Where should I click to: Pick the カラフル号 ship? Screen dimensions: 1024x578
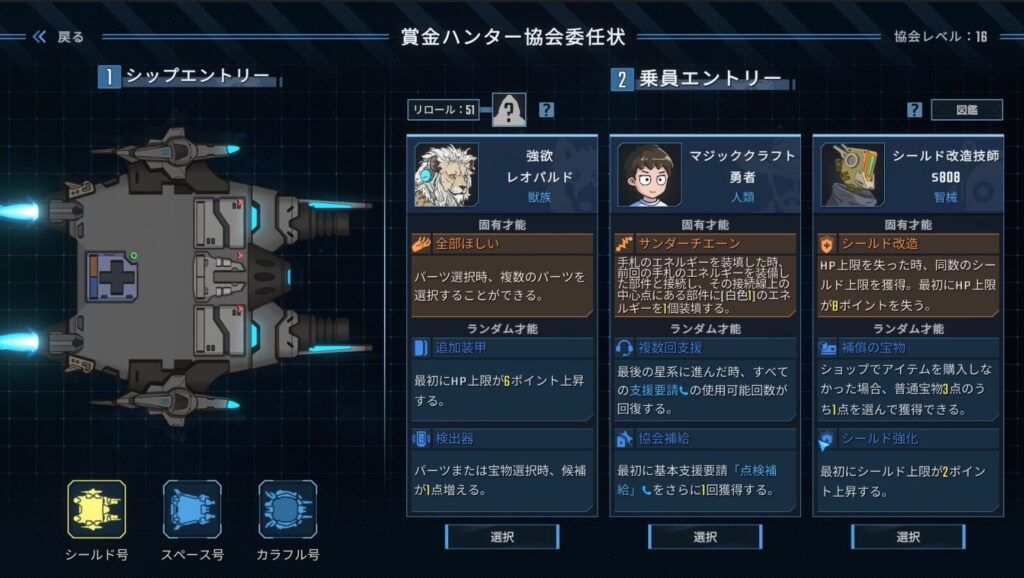pyautogui.click(x=288, y=510)
